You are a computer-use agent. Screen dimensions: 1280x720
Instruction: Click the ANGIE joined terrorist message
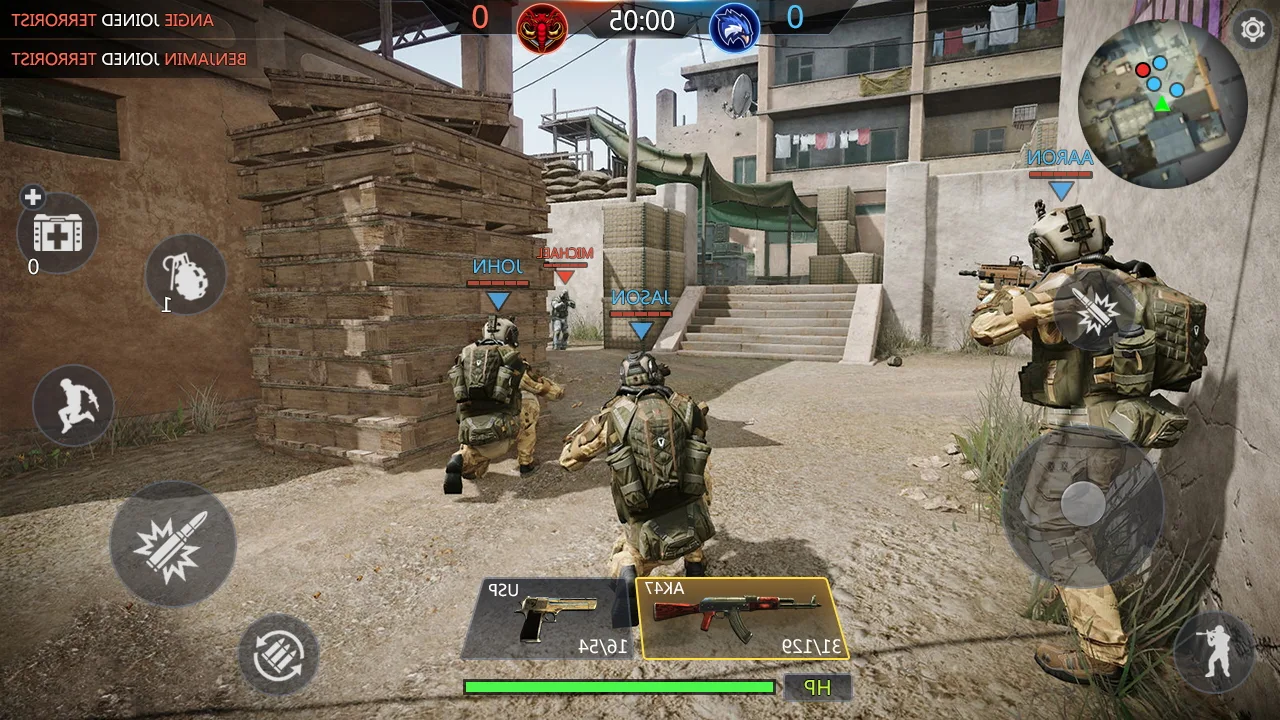click(x=113, y=19)
